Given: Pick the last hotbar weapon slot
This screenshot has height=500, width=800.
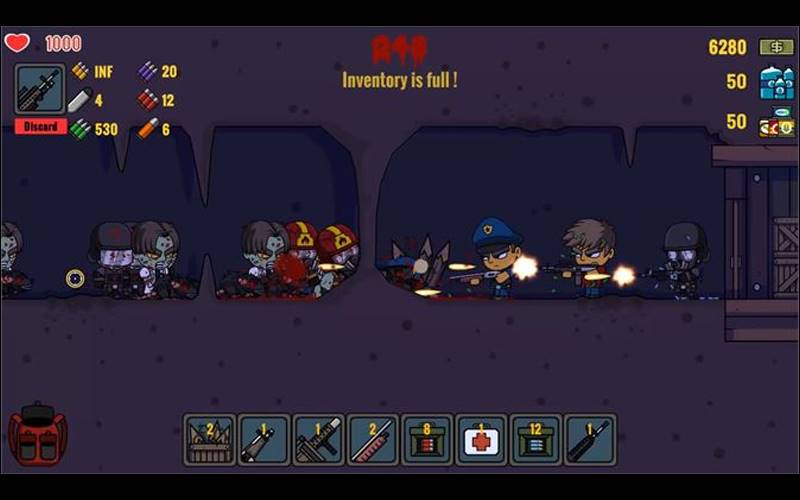Looking at the screenshot, I should (x=590, y=440).
